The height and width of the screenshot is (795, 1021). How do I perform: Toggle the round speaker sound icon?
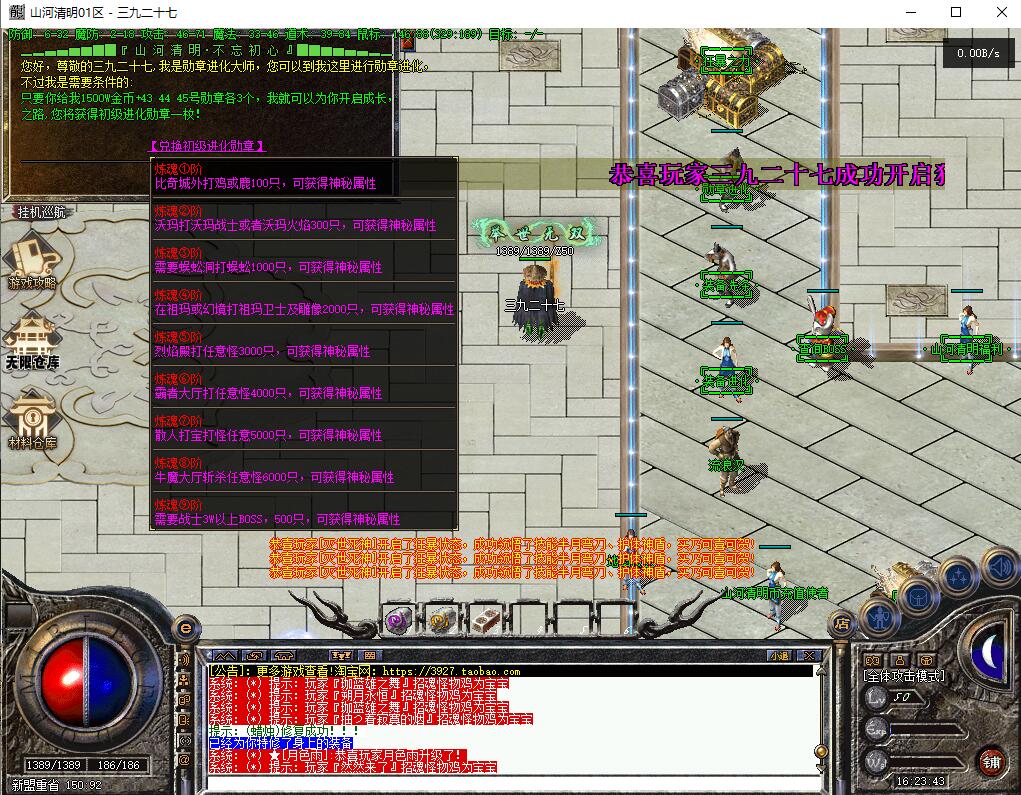click(1000, 567)
